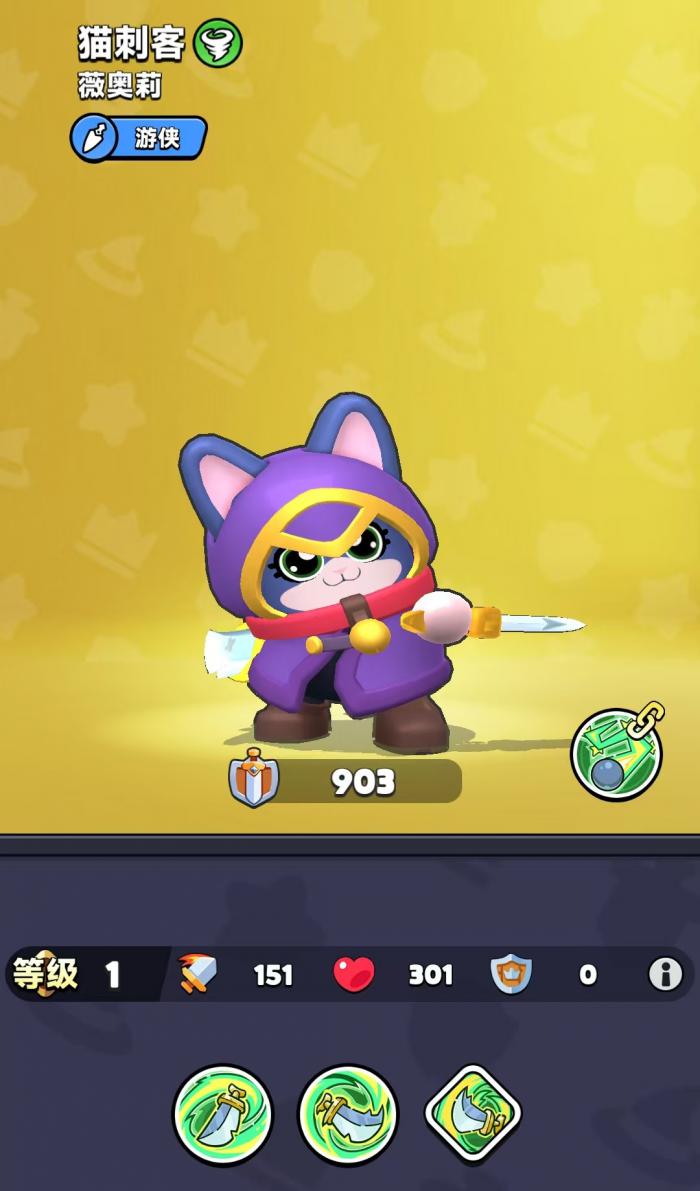Show stat details with the info button
This screenshot has height=1191, width=700.
pyautogui.click(x=665, y=973)
